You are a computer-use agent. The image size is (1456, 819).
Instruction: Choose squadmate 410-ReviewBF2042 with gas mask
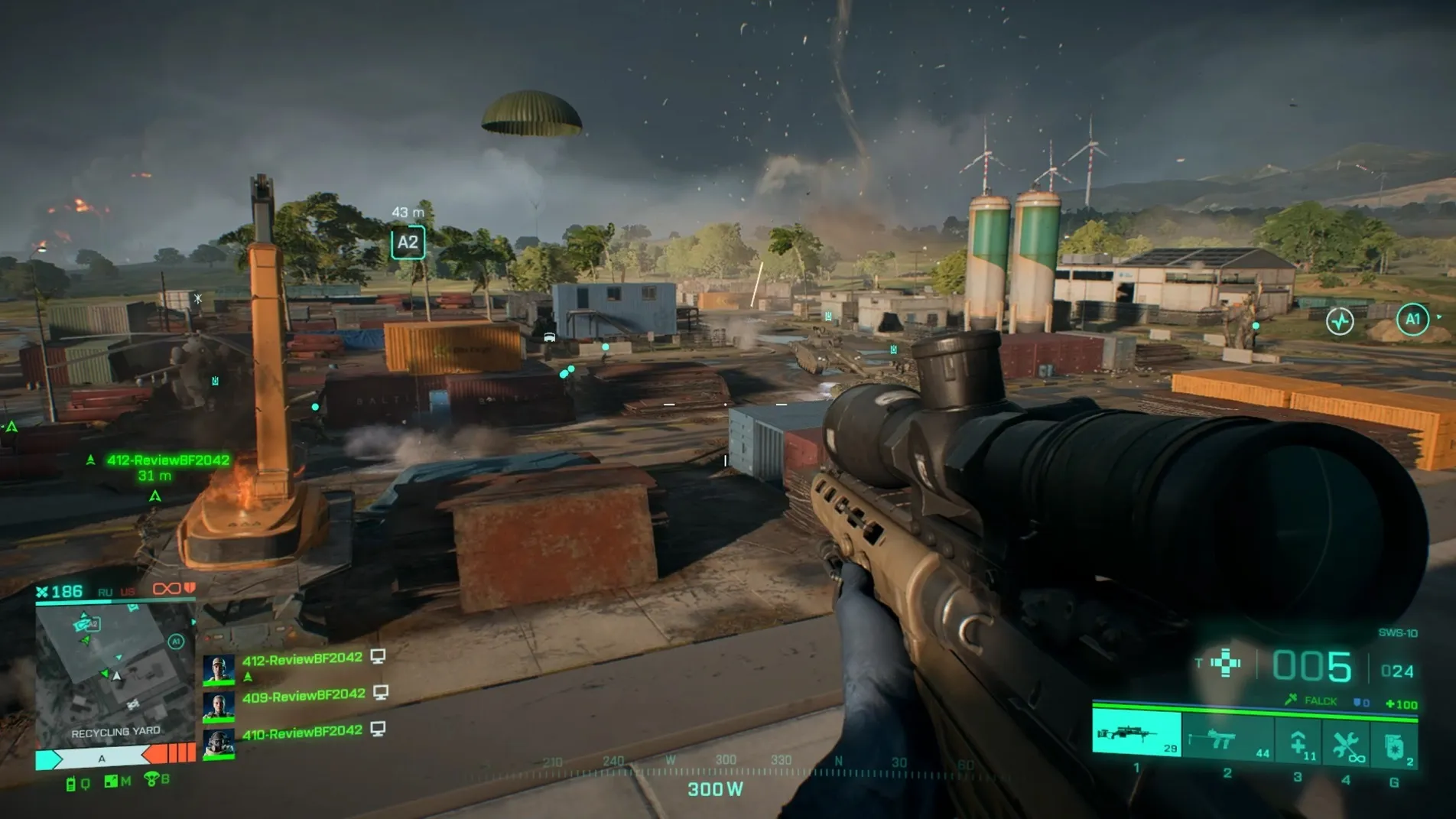[x=302, y=733]
